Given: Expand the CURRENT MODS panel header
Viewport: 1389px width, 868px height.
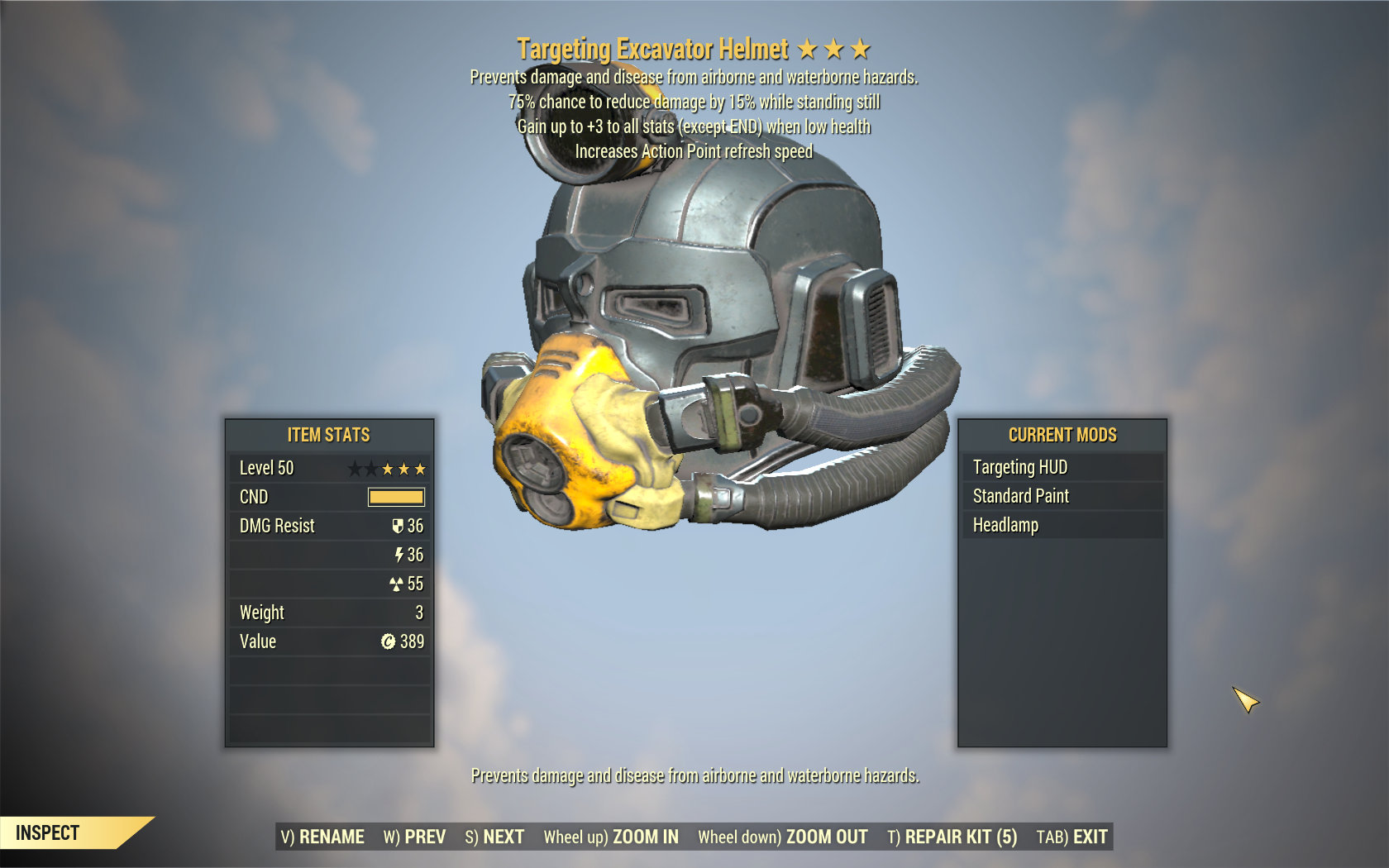Looking at the screenshot, I should 1061,435.
